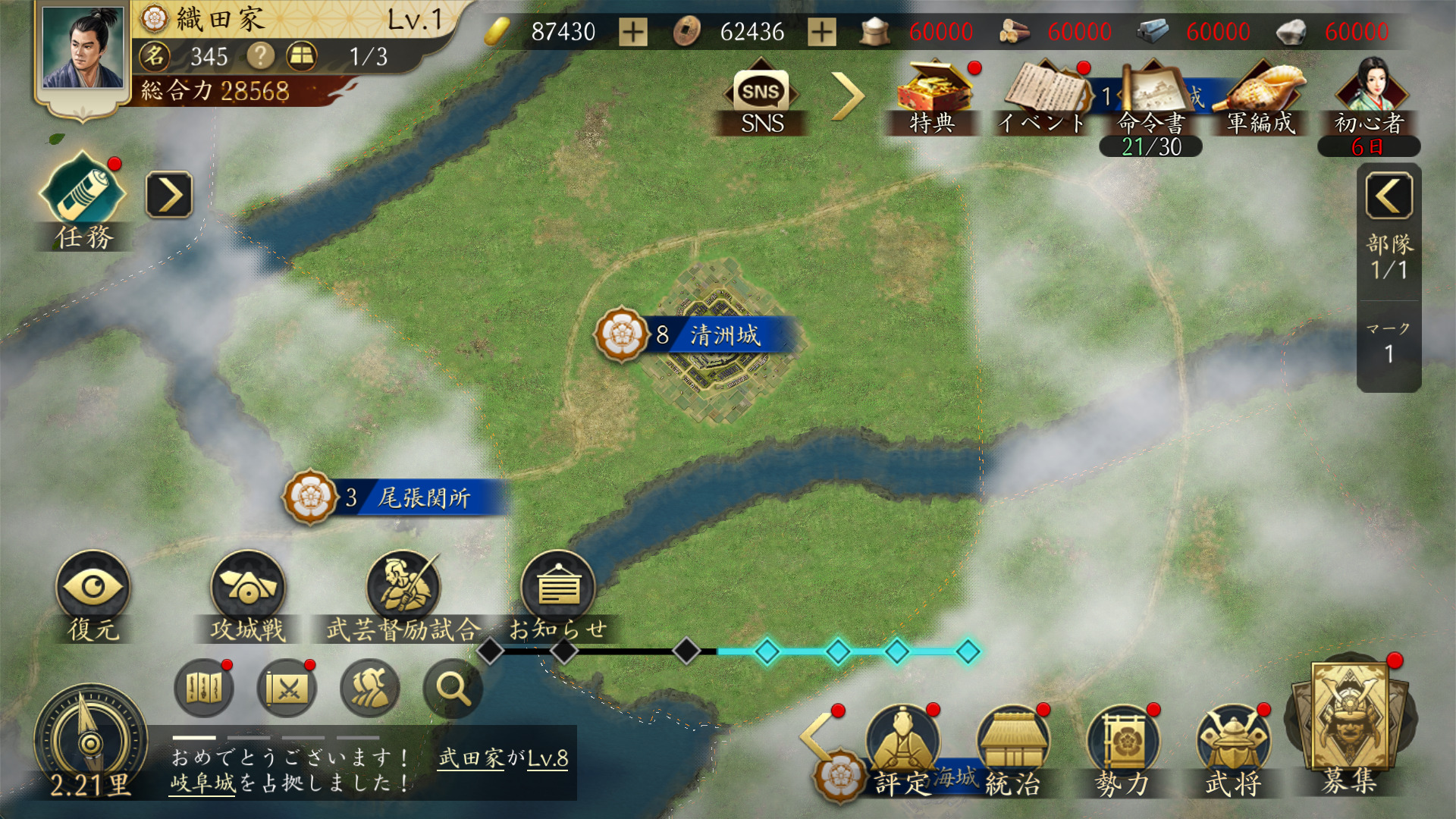Open the 統治 governance menu
This screenshot has height=819, width=1456.
(x=1013, y=746)
